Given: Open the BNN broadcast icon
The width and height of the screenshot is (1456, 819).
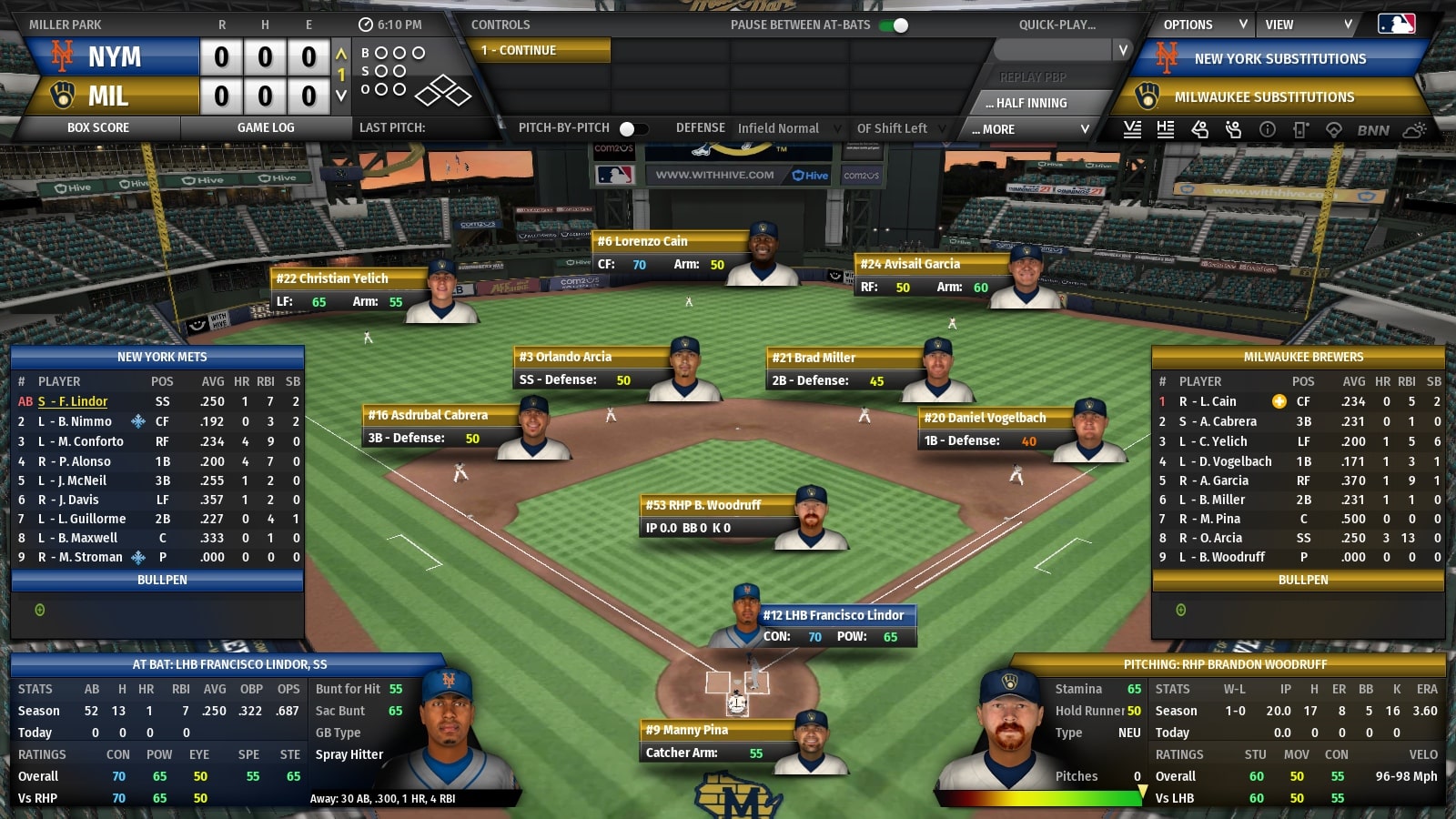Looking at the screenshot, I should click(1373, 130).
